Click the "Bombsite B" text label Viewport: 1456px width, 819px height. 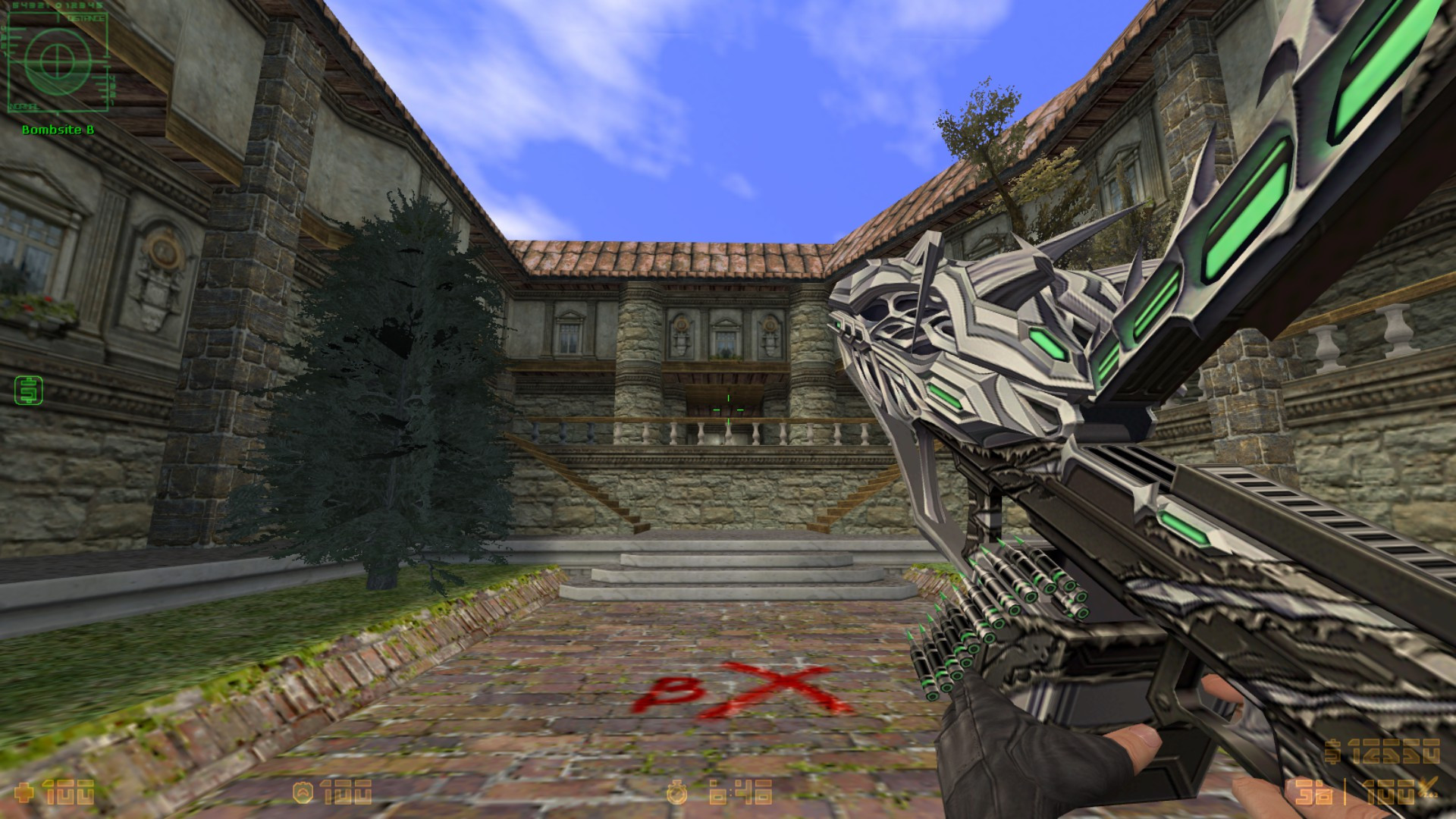[x=58, y=129]
